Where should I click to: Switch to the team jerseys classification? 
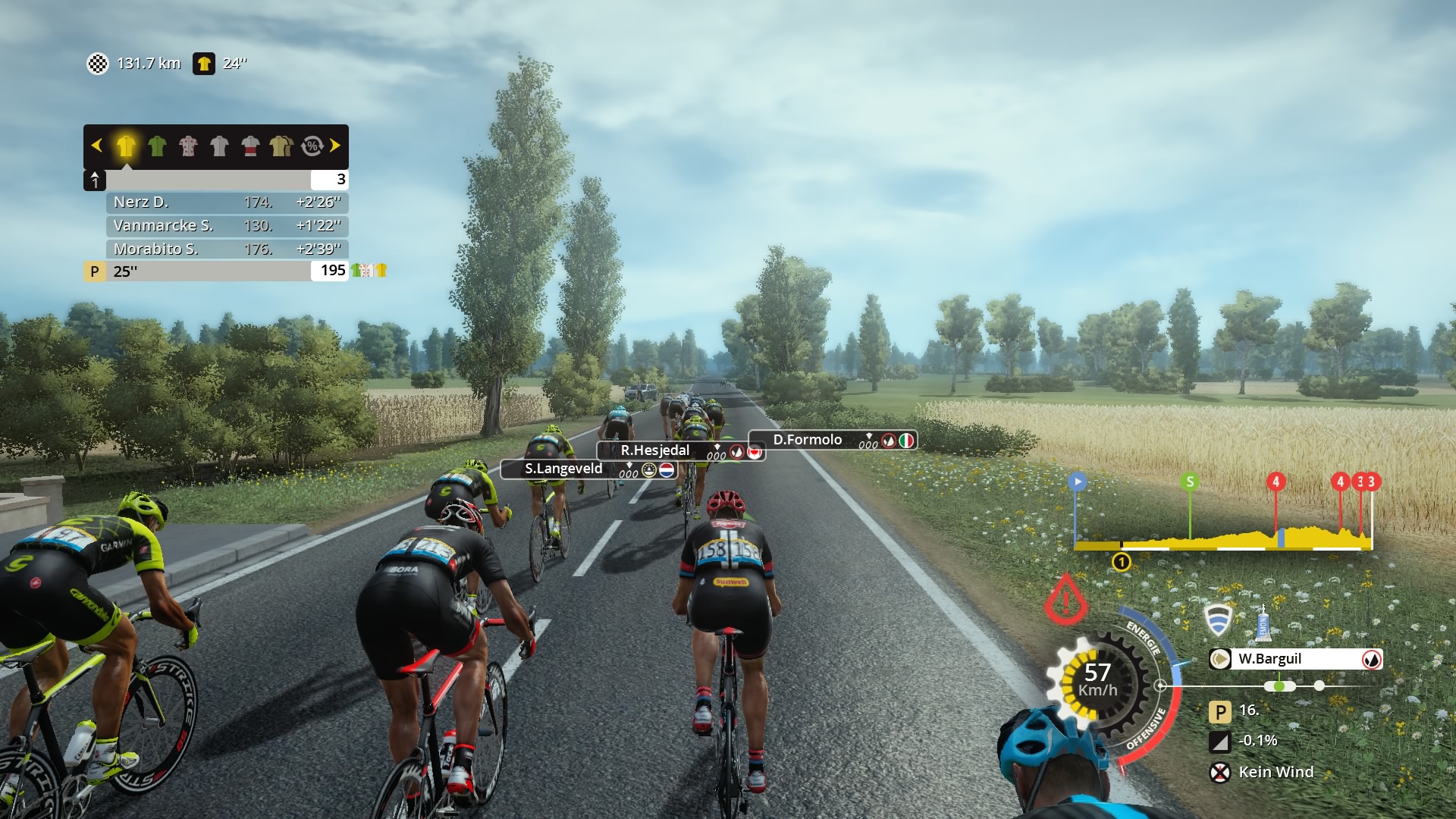point(281,146)
